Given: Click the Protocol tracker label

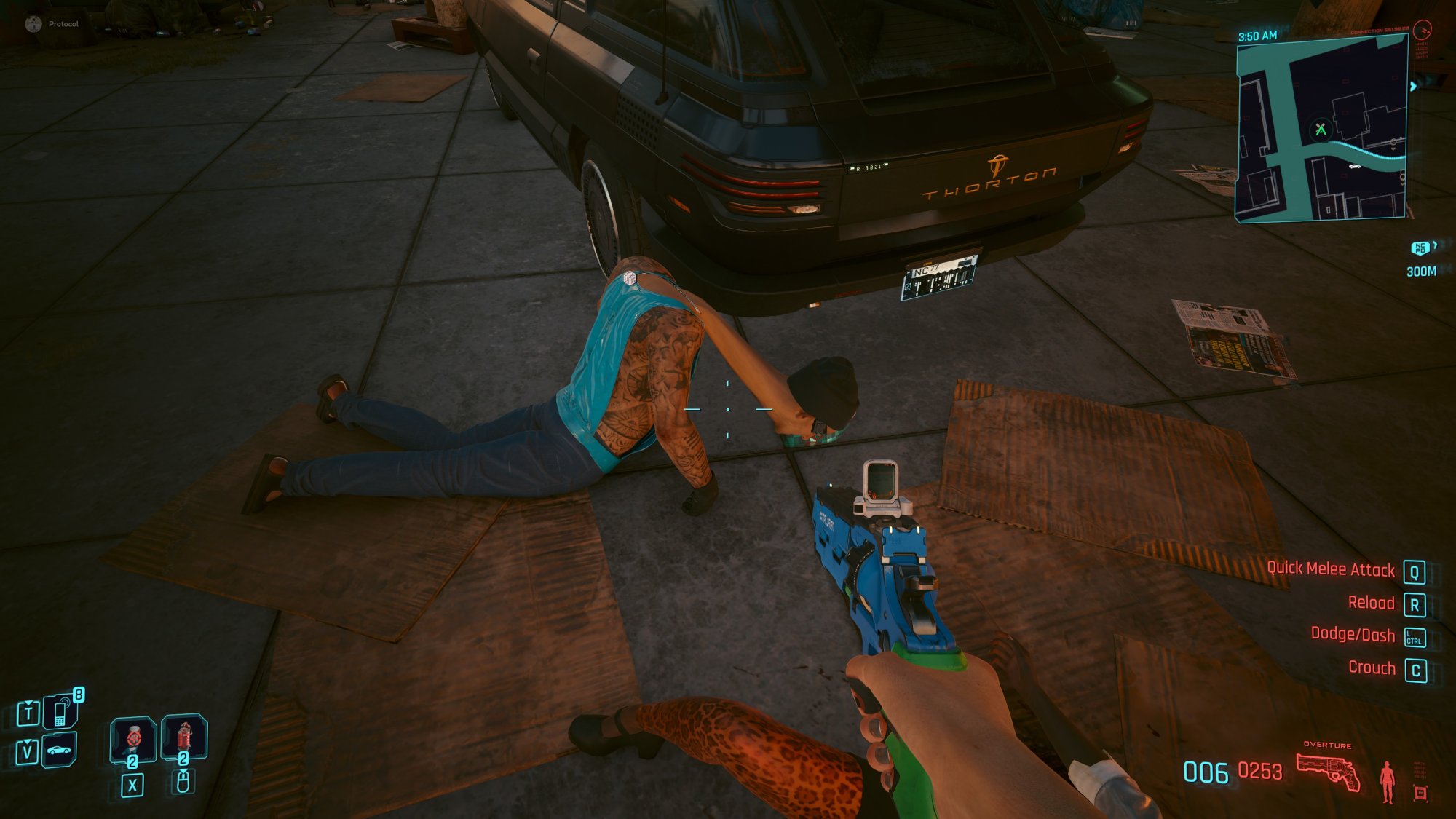Looking at the screenshot, I should (63, 24).
